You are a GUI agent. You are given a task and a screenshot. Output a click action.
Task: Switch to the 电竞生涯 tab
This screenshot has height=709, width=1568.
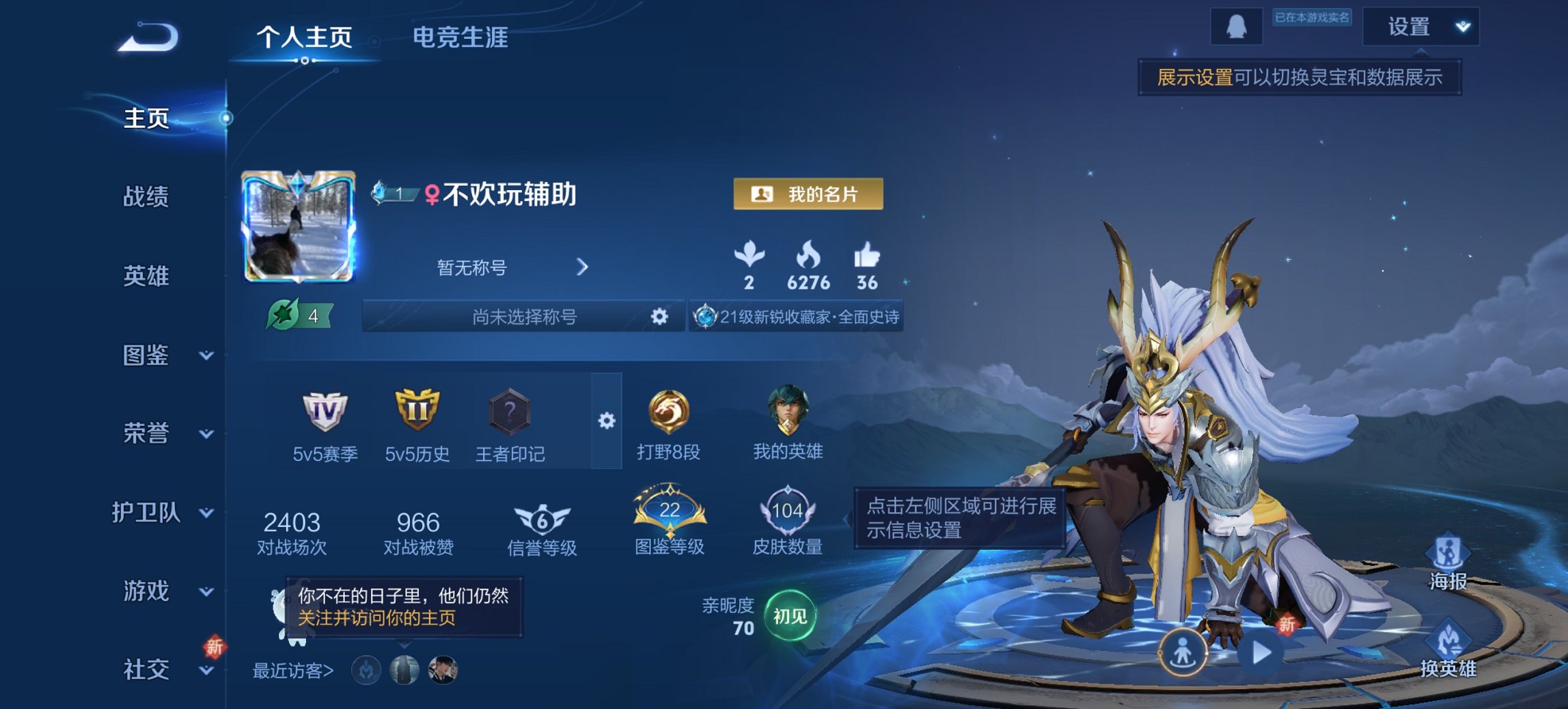tap(459, 39)
